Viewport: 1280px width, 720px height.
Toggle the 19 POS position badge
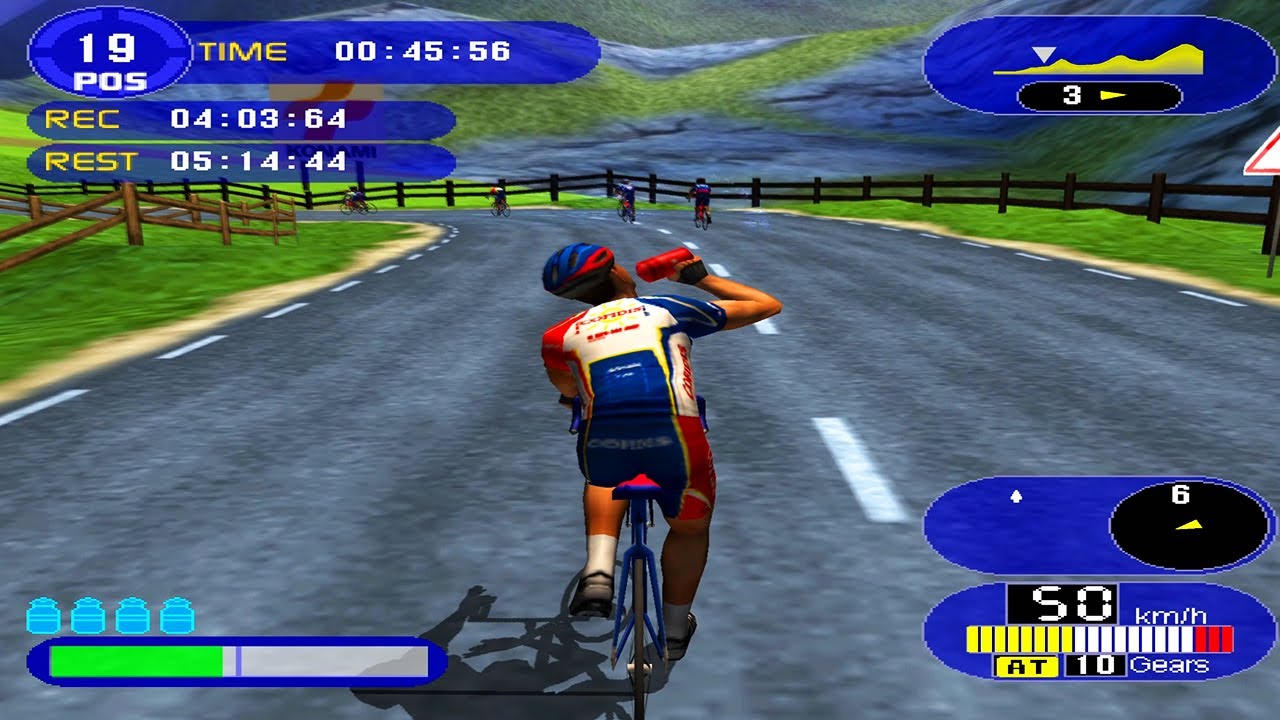(x=108, y=55)
